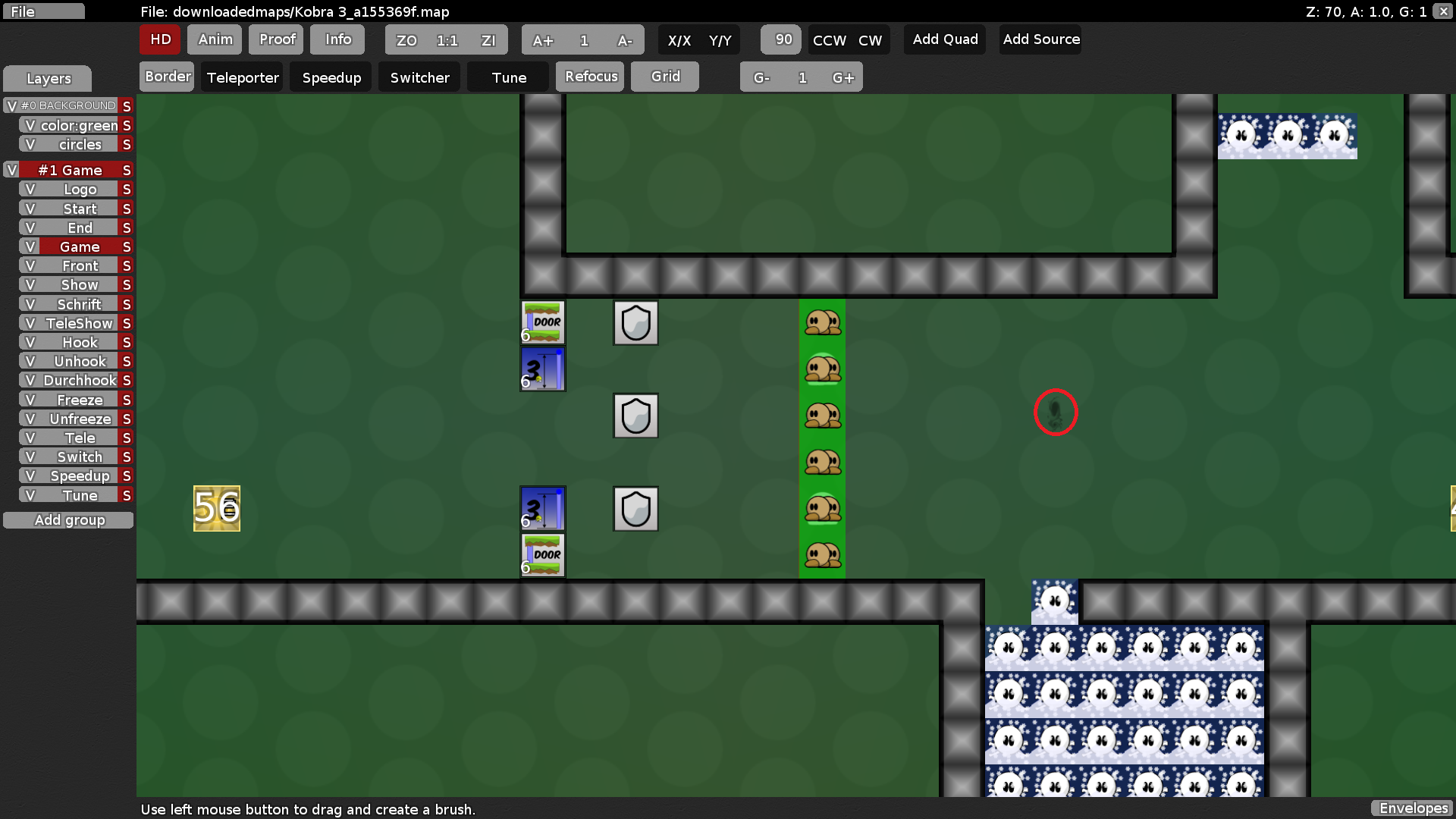Increase animation speed with A+

[543, 40]
